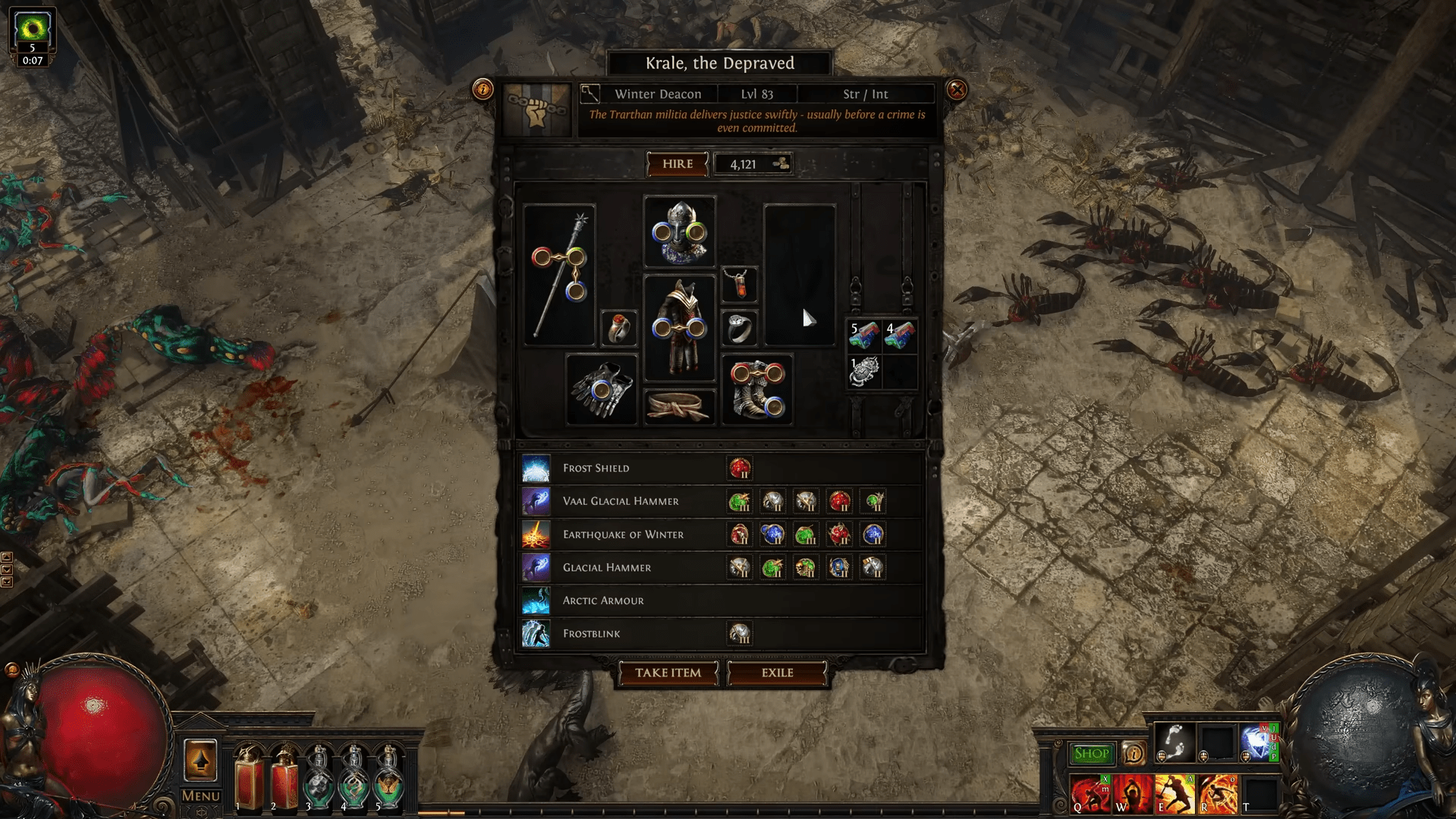The image size is (1456, 819).
Task: Select the equipped gloves slot
Action: (x=601, y=389)
